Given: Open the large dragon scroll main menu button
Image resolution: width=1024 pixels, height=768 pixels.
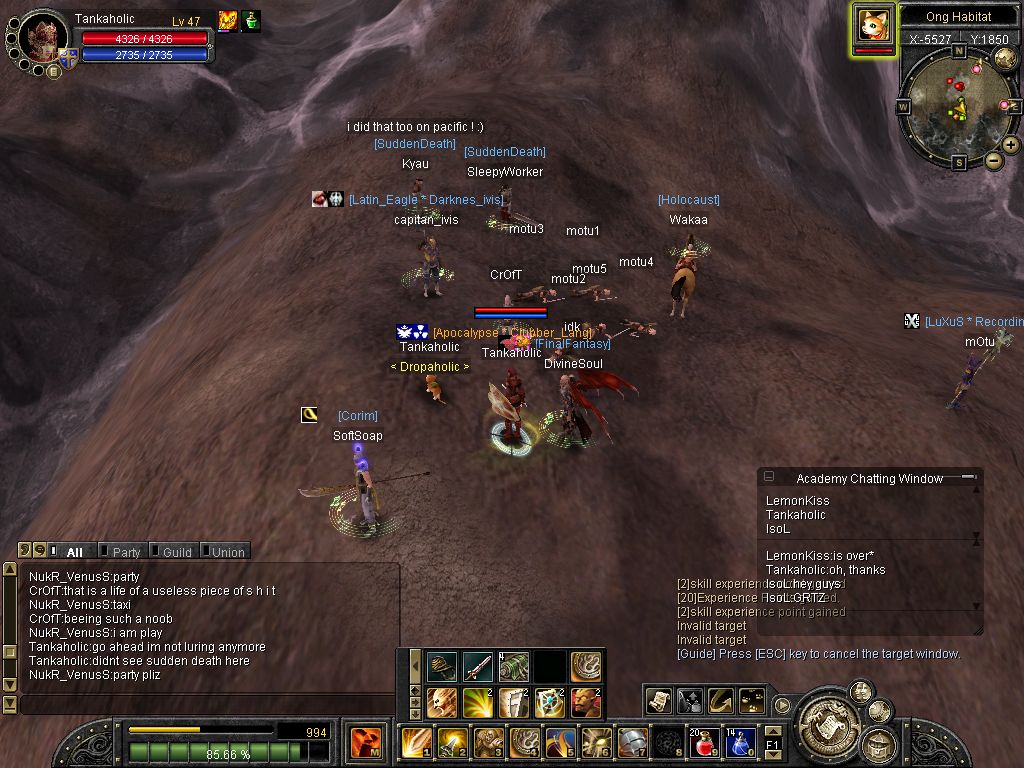Looking at the screenshot, I should pos(829,720).
